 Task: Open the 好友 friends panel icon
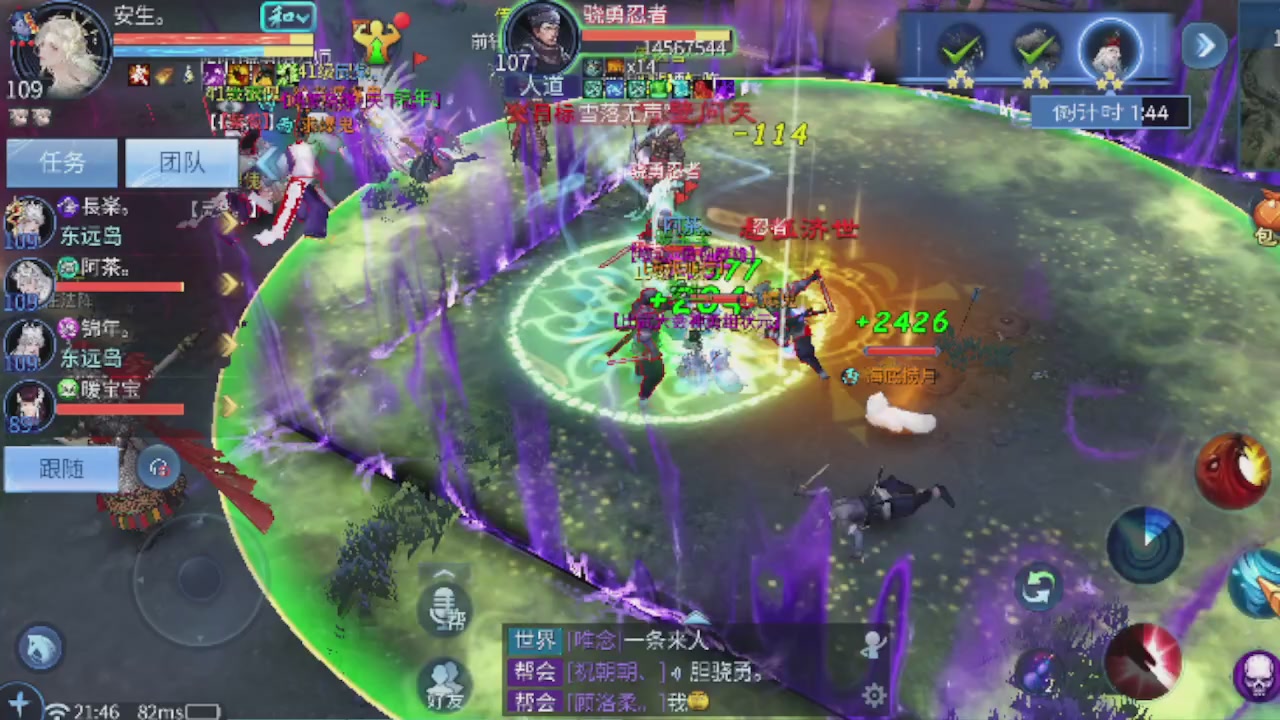pyautogui.click(x=443, y=678)
